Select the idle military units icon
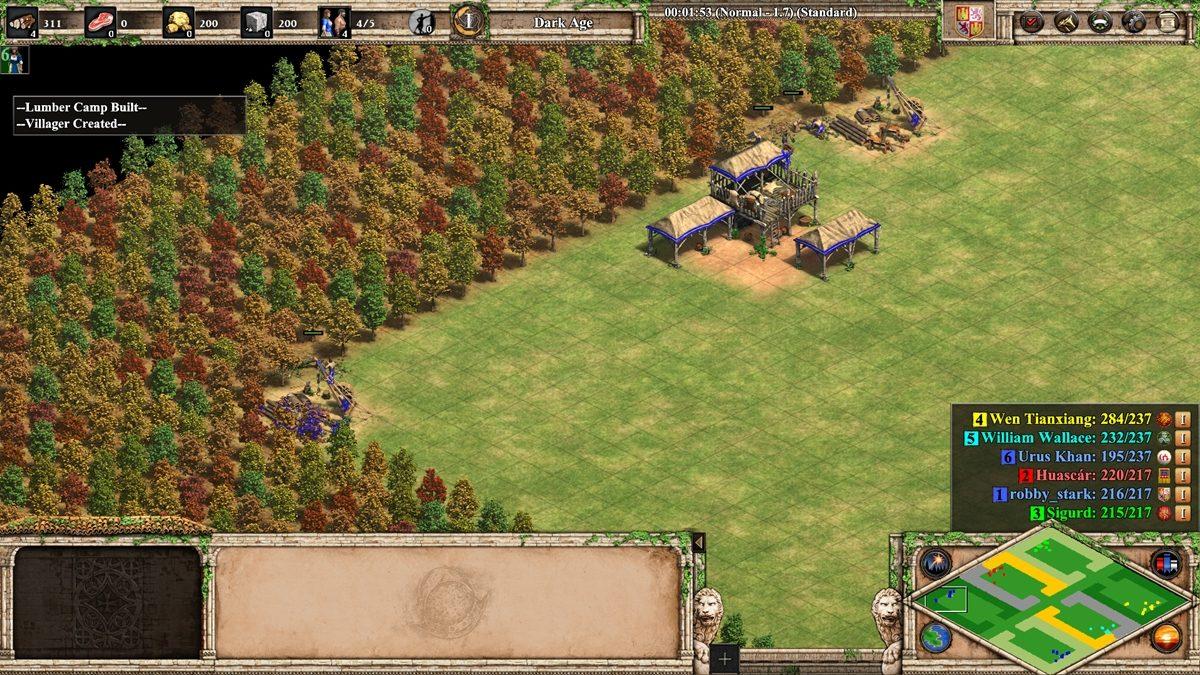Viewport: 1200px width, 675px height. pos(422,21)
